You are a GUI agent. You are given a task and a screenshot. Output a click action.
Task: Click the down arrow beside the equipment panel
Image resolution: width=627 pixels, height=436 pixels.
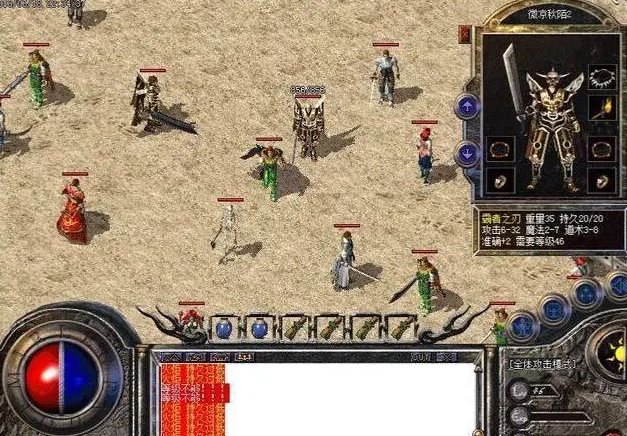[467, 153]
